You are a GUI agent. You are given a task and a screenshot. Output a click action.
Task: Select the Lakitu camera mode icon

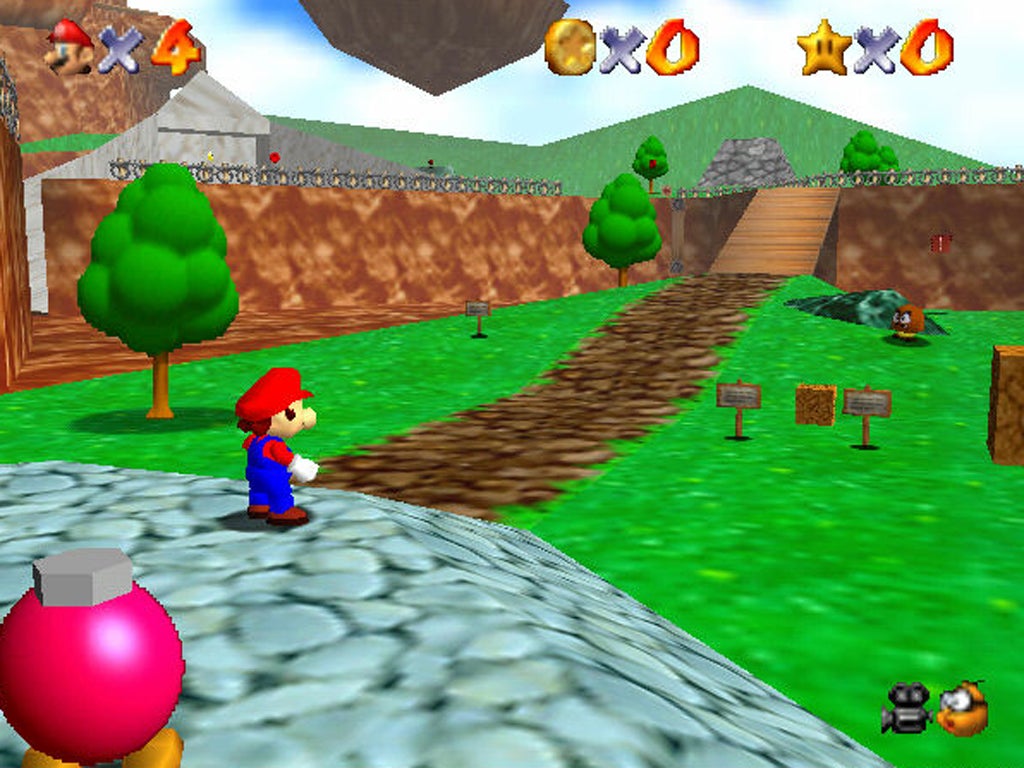pyautogui.click(x=963, y=708)
